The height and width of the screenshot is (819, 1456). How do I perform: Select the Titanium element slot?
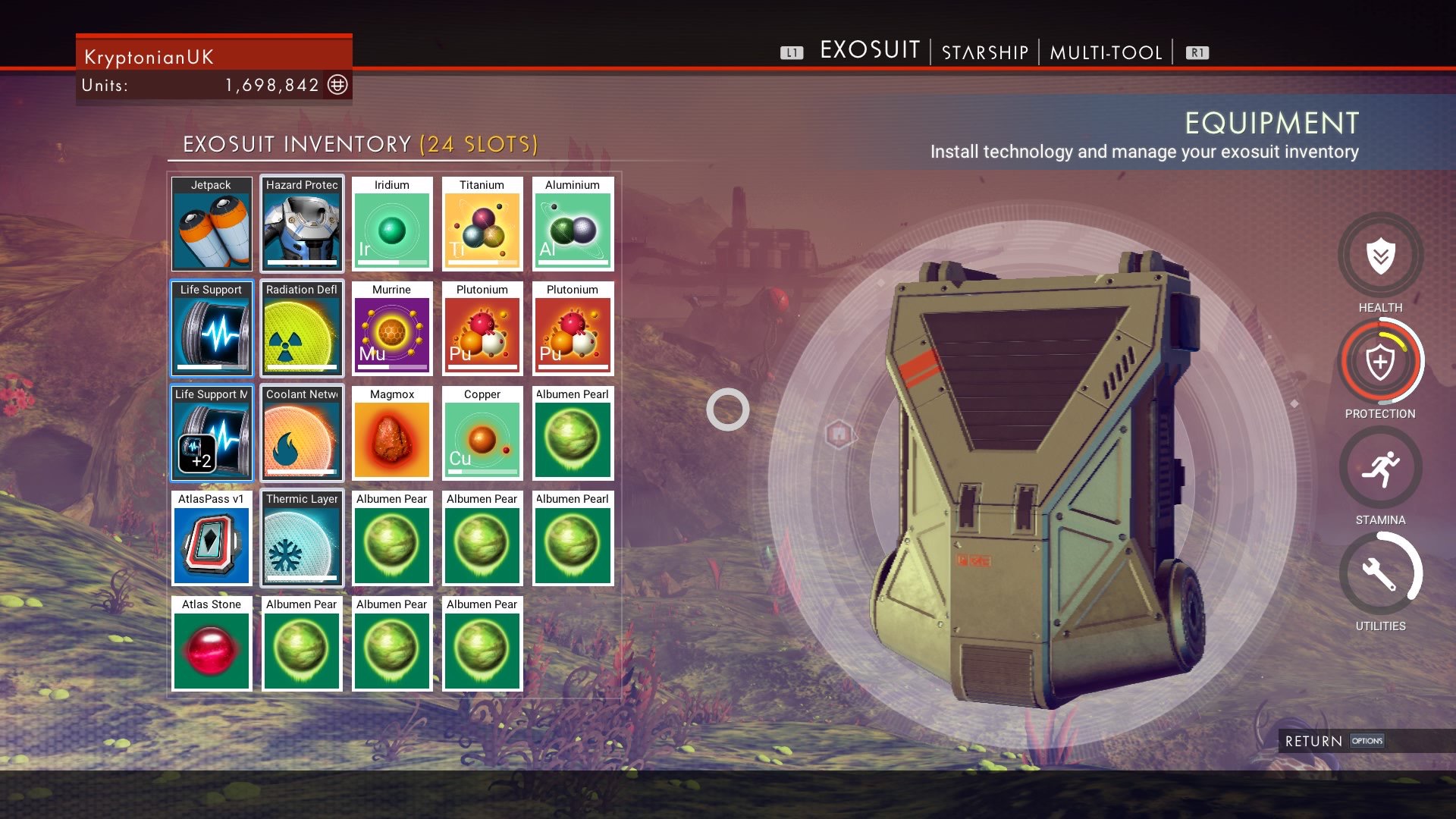point(482,224)
